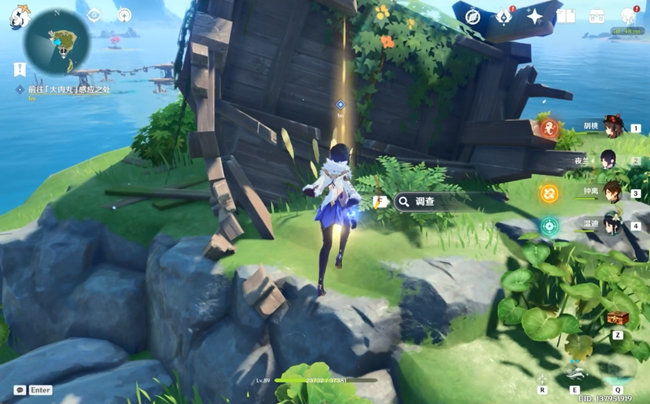Screen dimensions: 650x404
Task: Open the backpack inventory icon
Action: pyautogui.click(x=596, y=16)
